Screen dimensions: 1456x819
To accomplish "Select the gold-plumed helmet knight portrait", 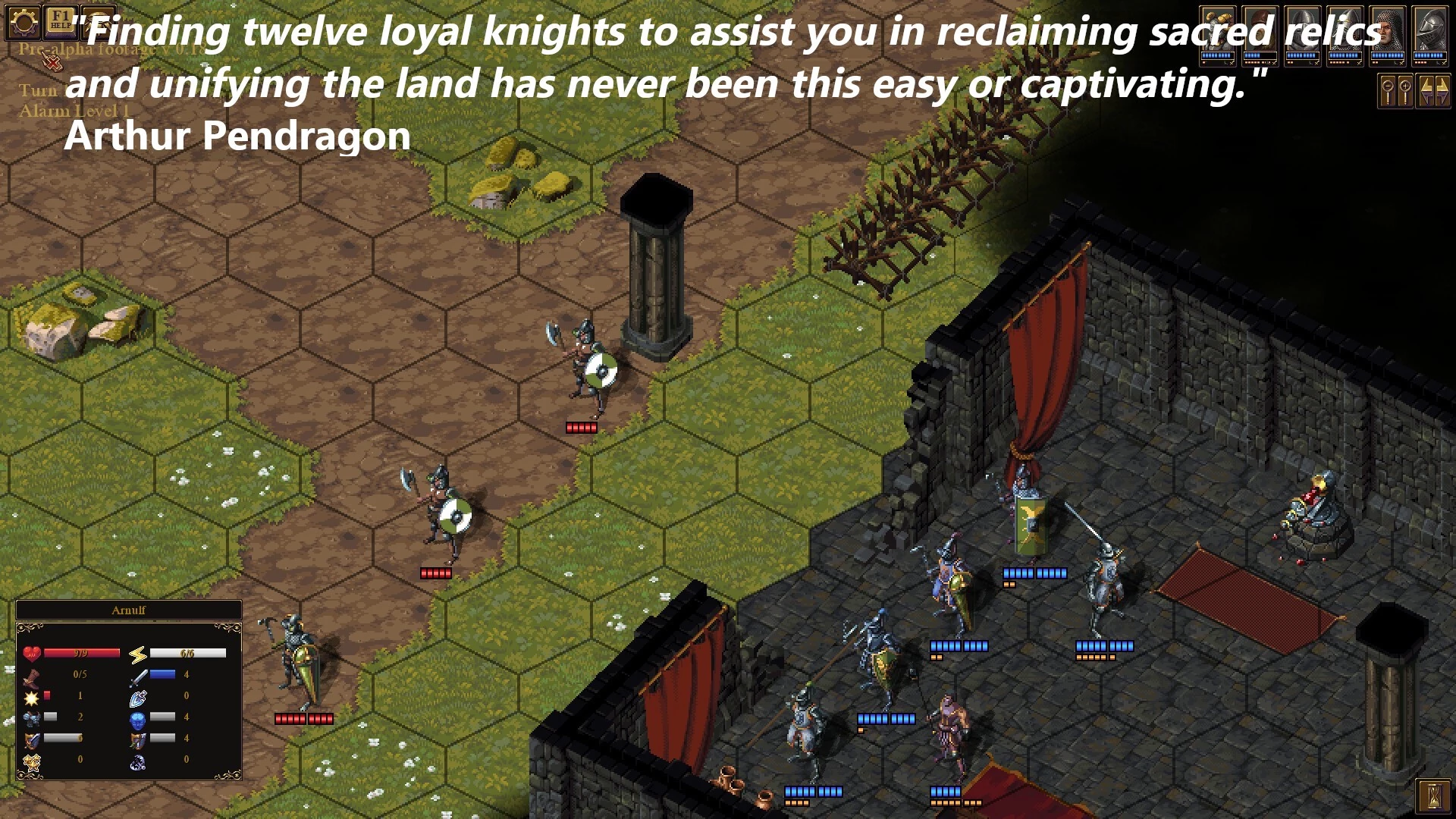I will pyautogui.click(x=1217, y=30).
